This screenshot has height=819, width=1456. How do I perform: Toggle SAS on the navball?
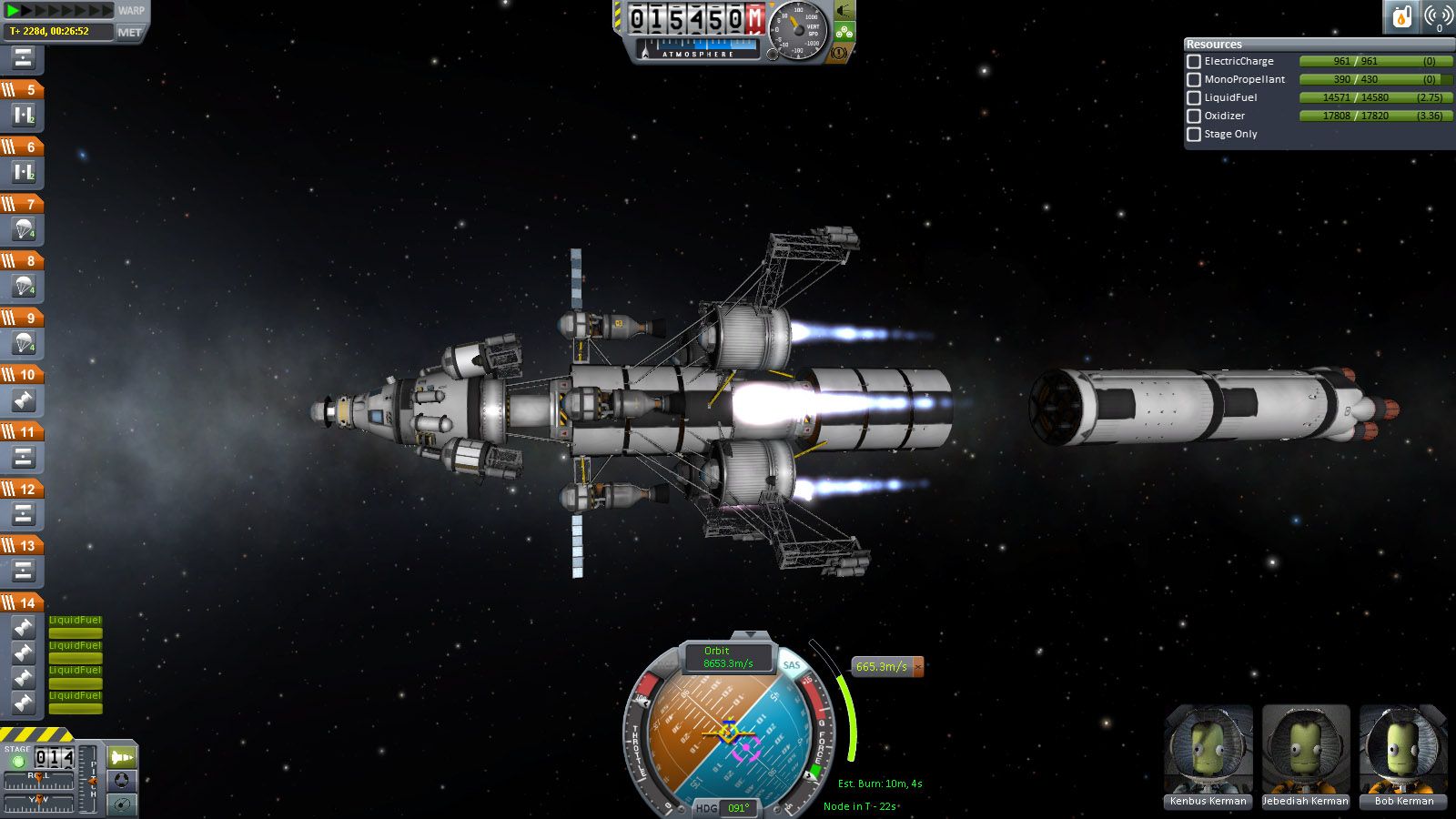(792, 665)
